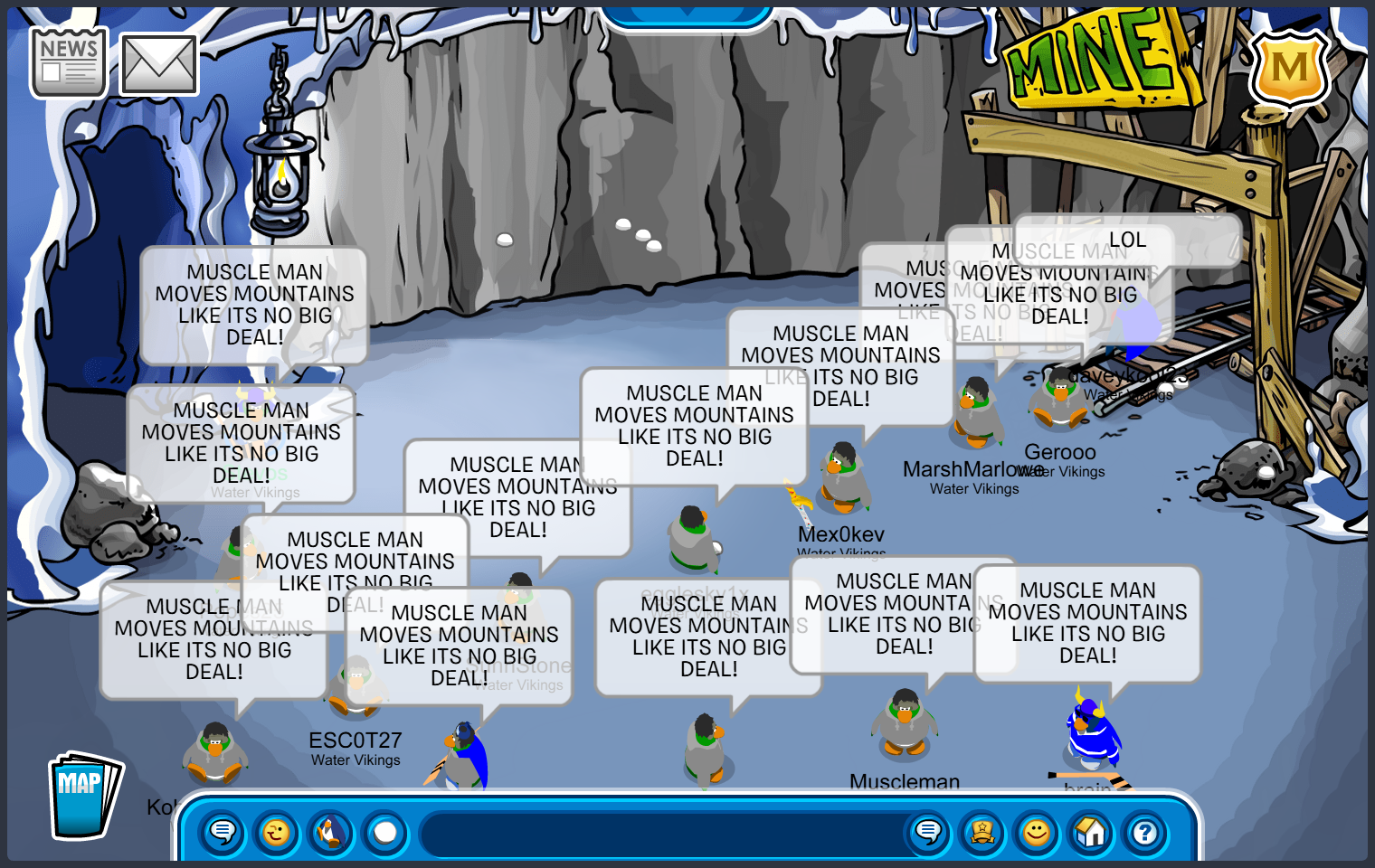The width and height of the screenshot is (1375, 868).
Task: Open the gold star badge button
Action: click(982, 832)
